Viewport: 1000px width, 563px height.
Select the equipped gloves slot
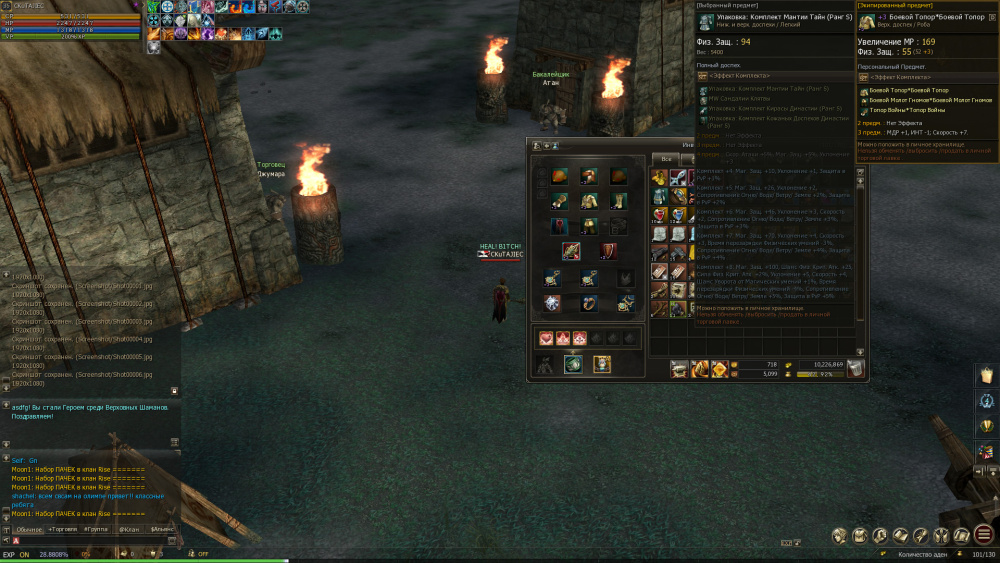pos(560,201)
